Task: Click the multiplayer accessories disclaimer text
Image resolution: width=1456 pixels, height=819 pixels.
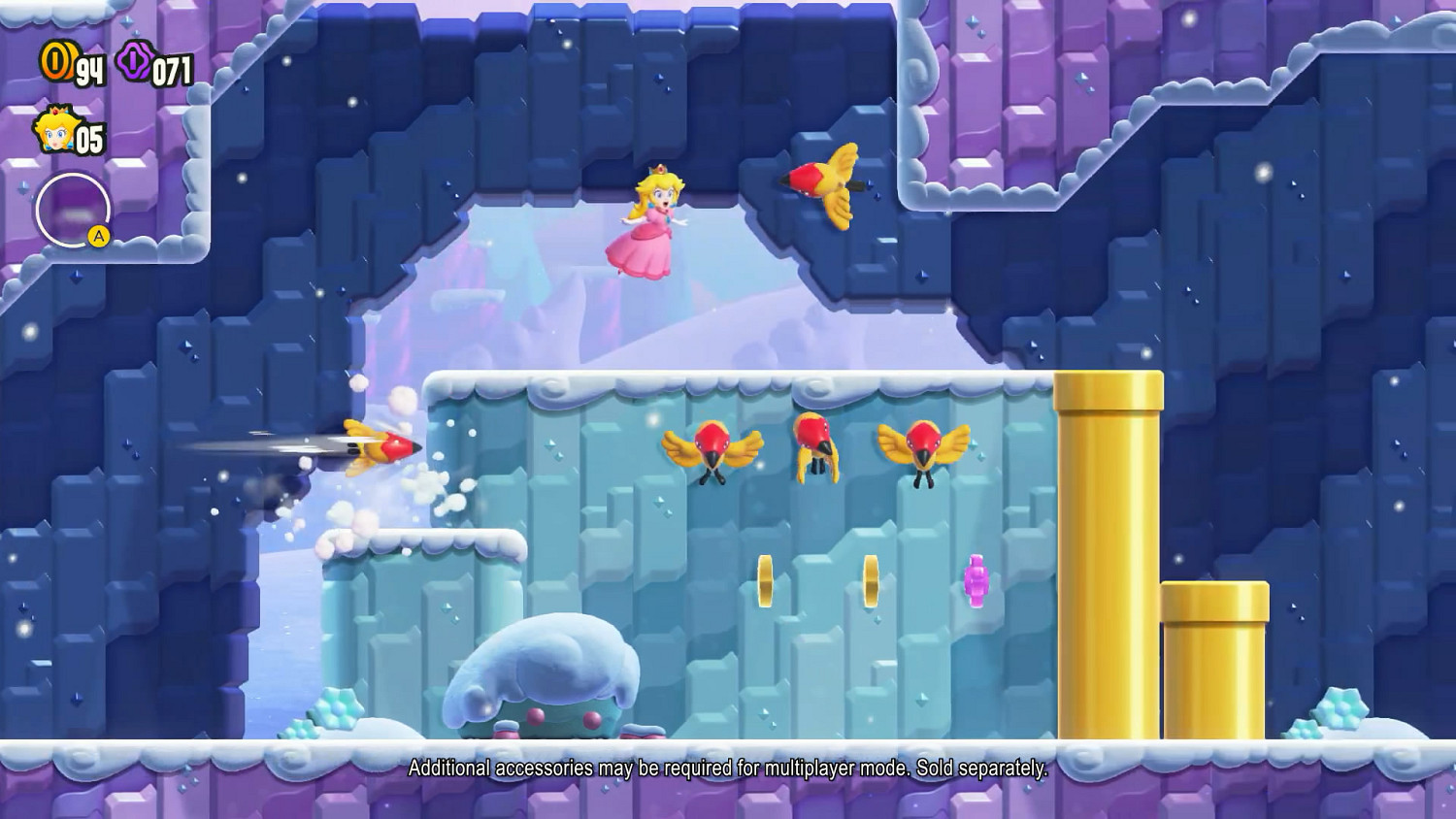Action: [728, 771]
